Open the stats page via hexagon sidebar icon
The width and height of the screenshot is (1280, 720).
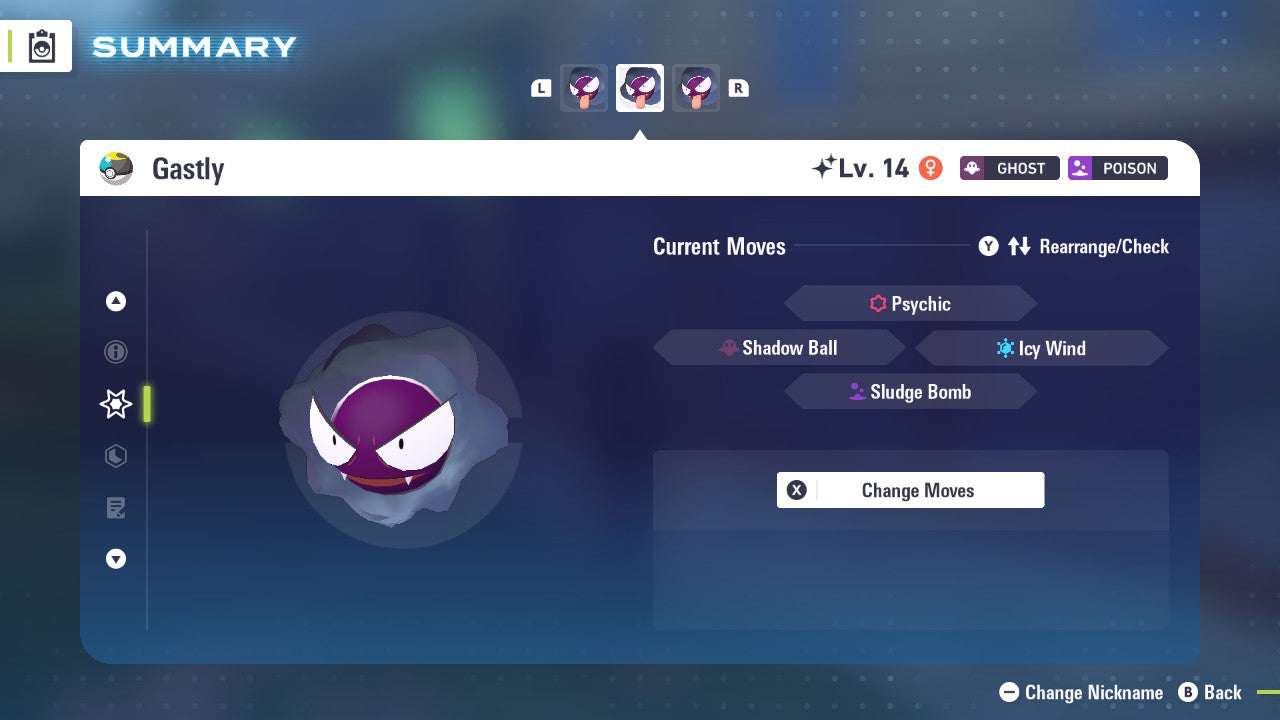116,456
